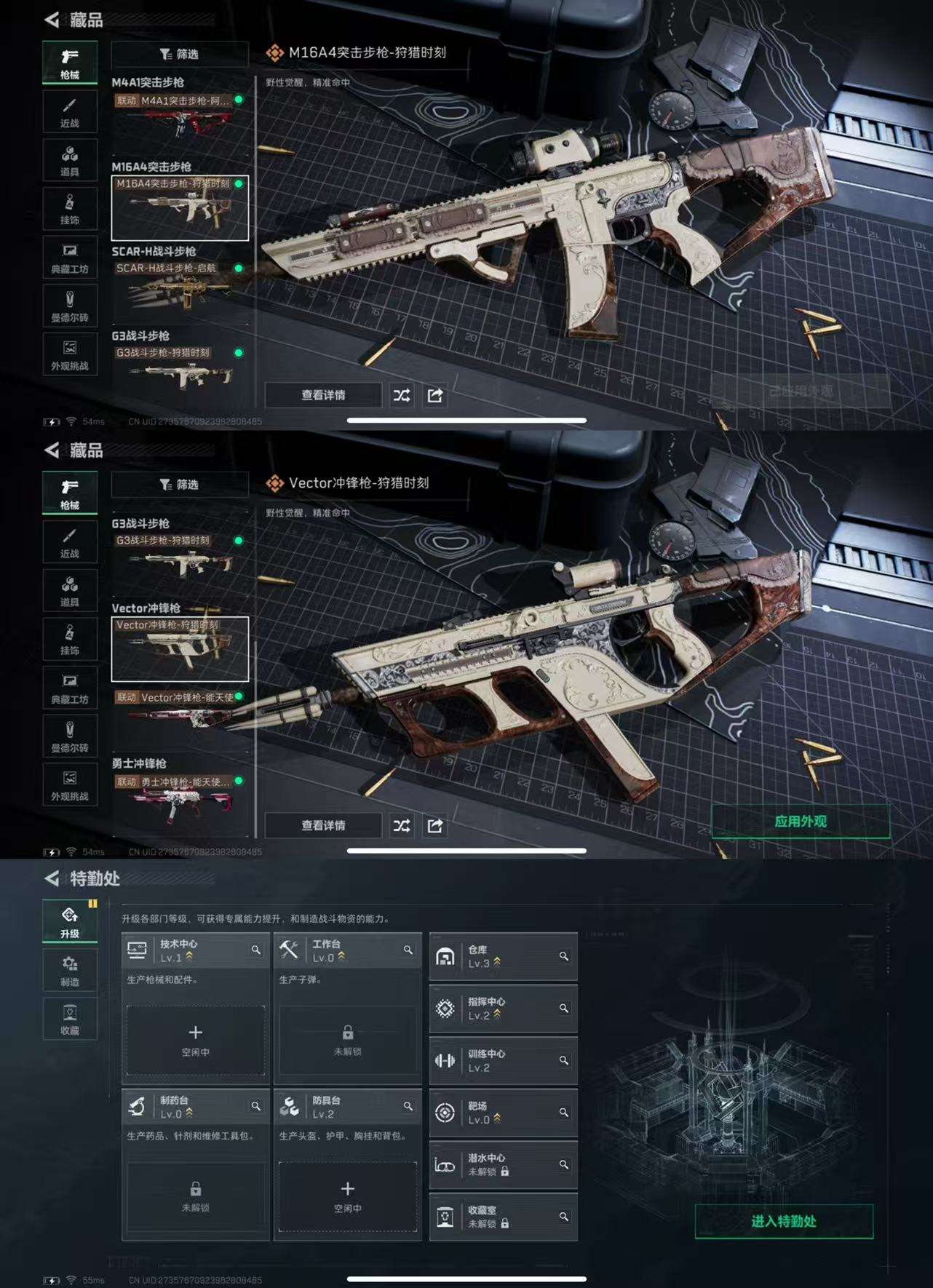Open the 工作台 department header
Screen dimensions: 933x1288
click(x=347, y=950)
